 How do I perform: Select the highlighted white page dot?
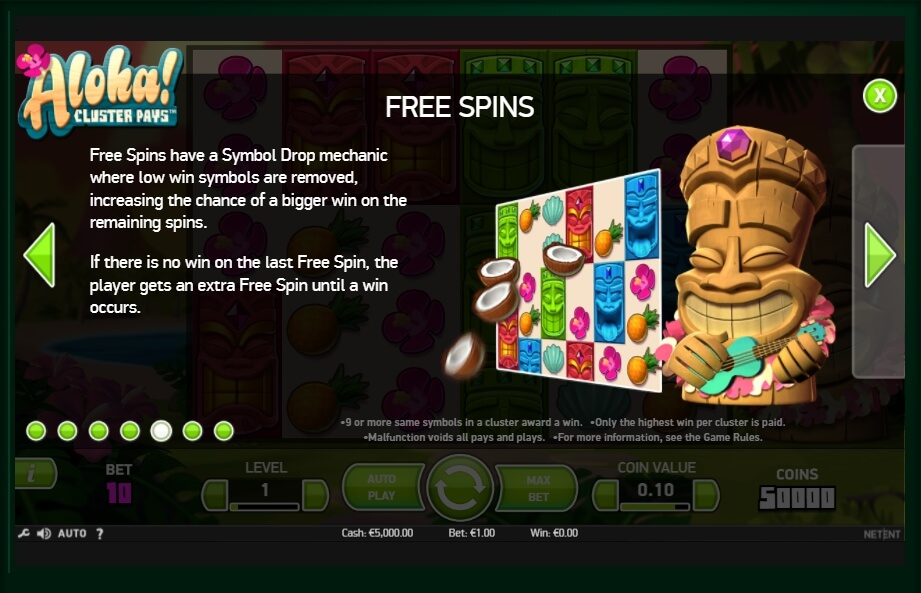pos(161,431)
